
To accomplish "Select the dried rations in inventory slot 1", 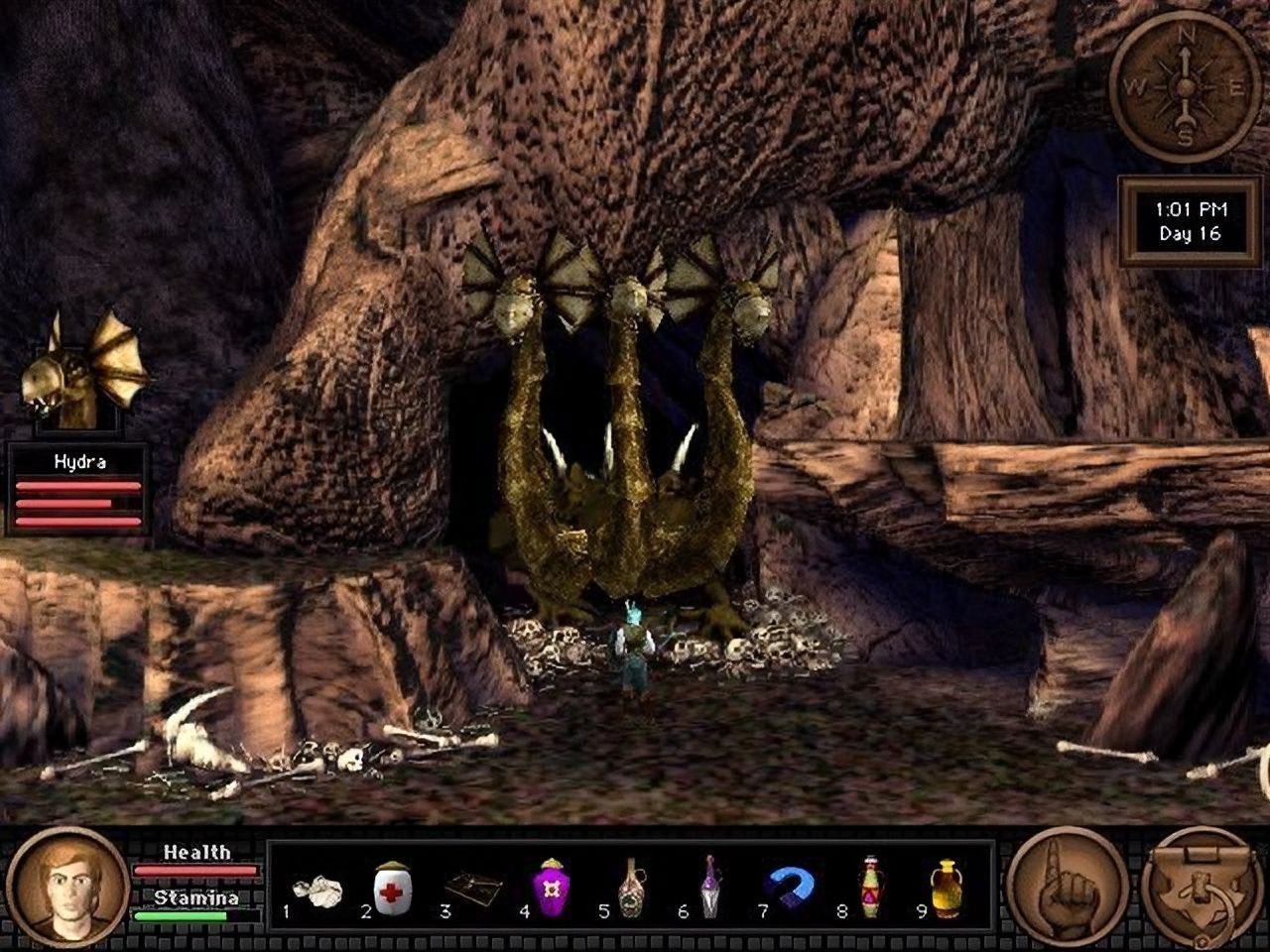I will coord(315,889).
